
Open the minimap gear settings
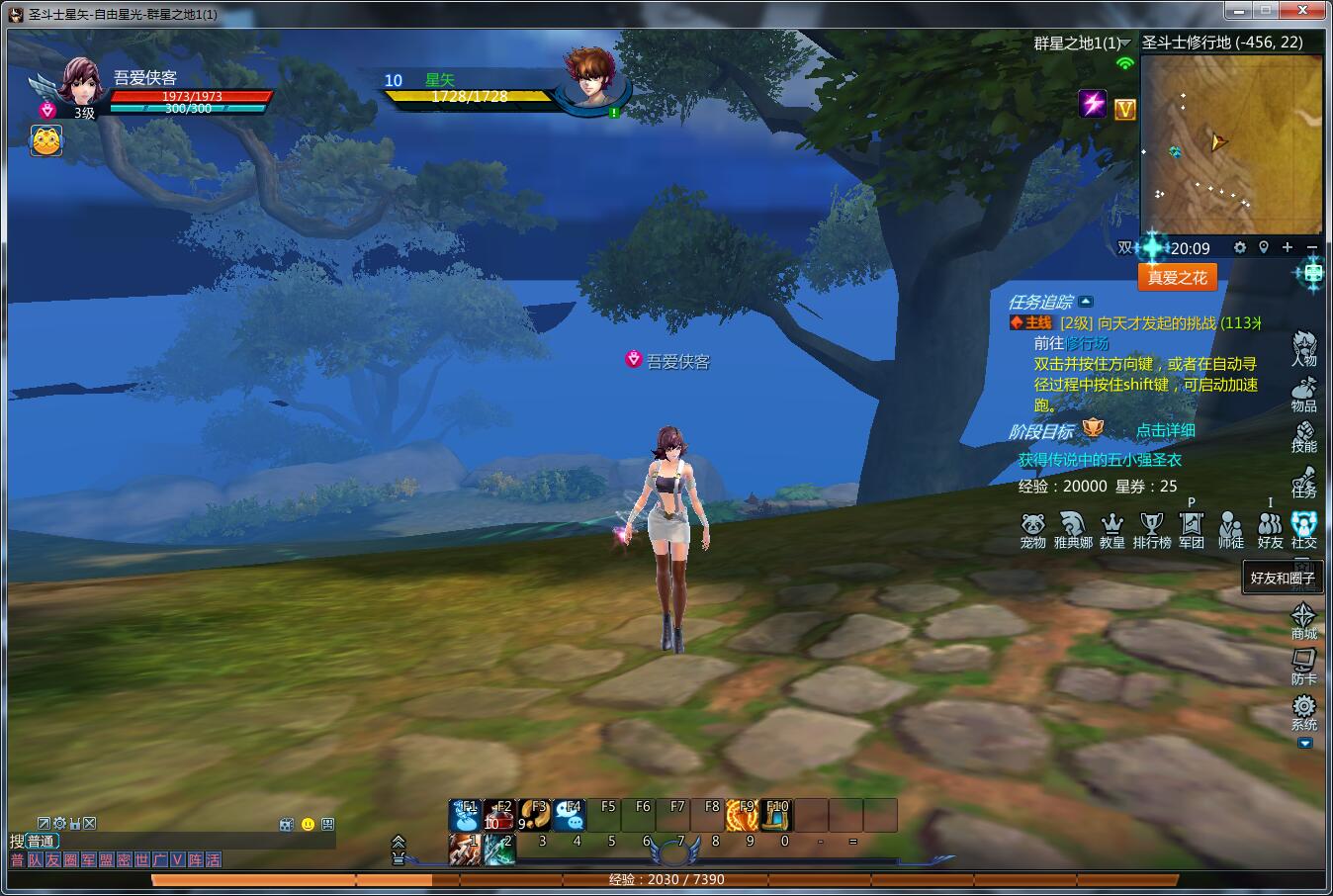(1240, 247)
